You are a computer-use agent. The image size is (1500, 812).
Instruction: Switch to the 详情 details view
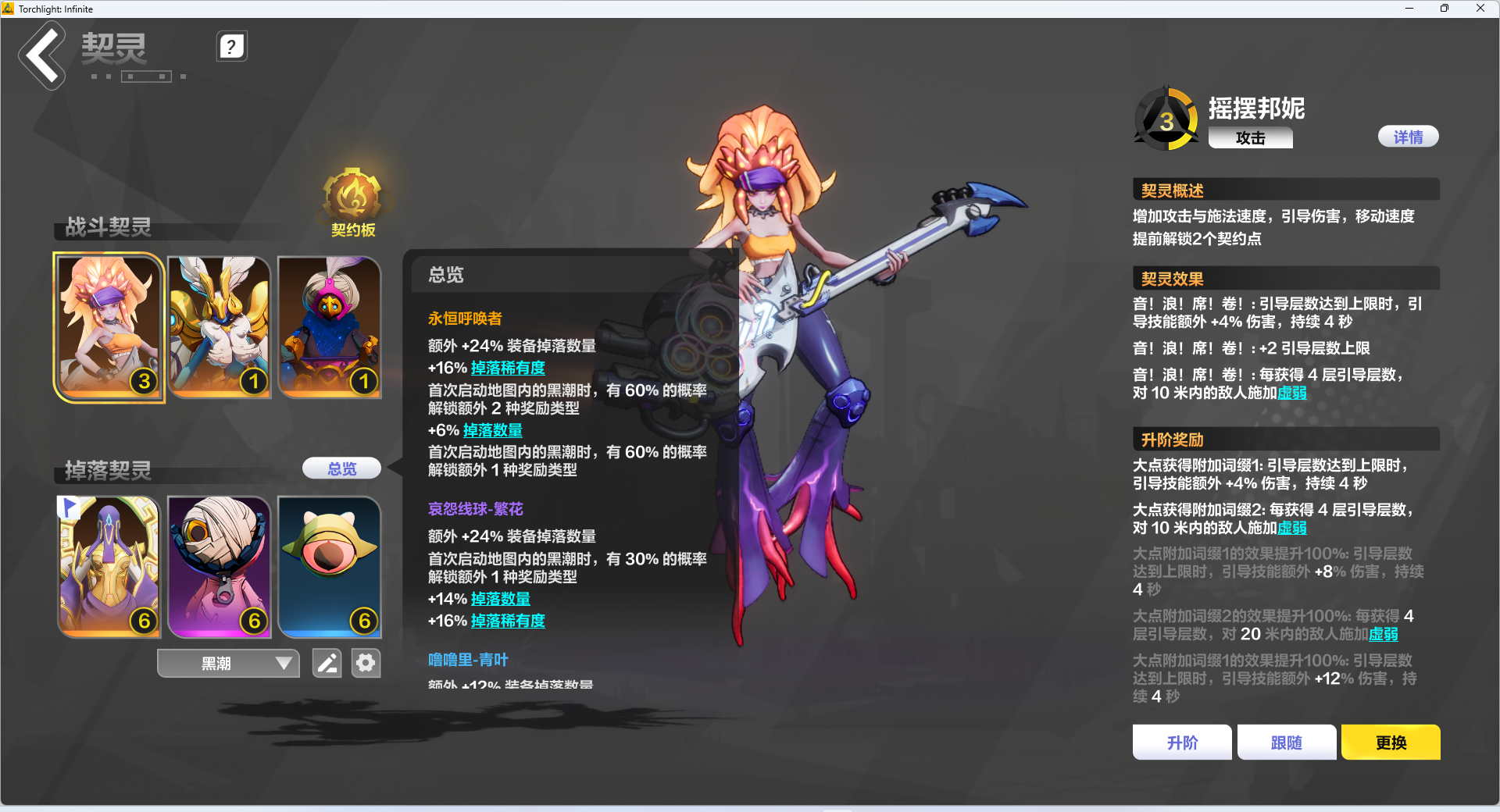(x=1408, y=136)
